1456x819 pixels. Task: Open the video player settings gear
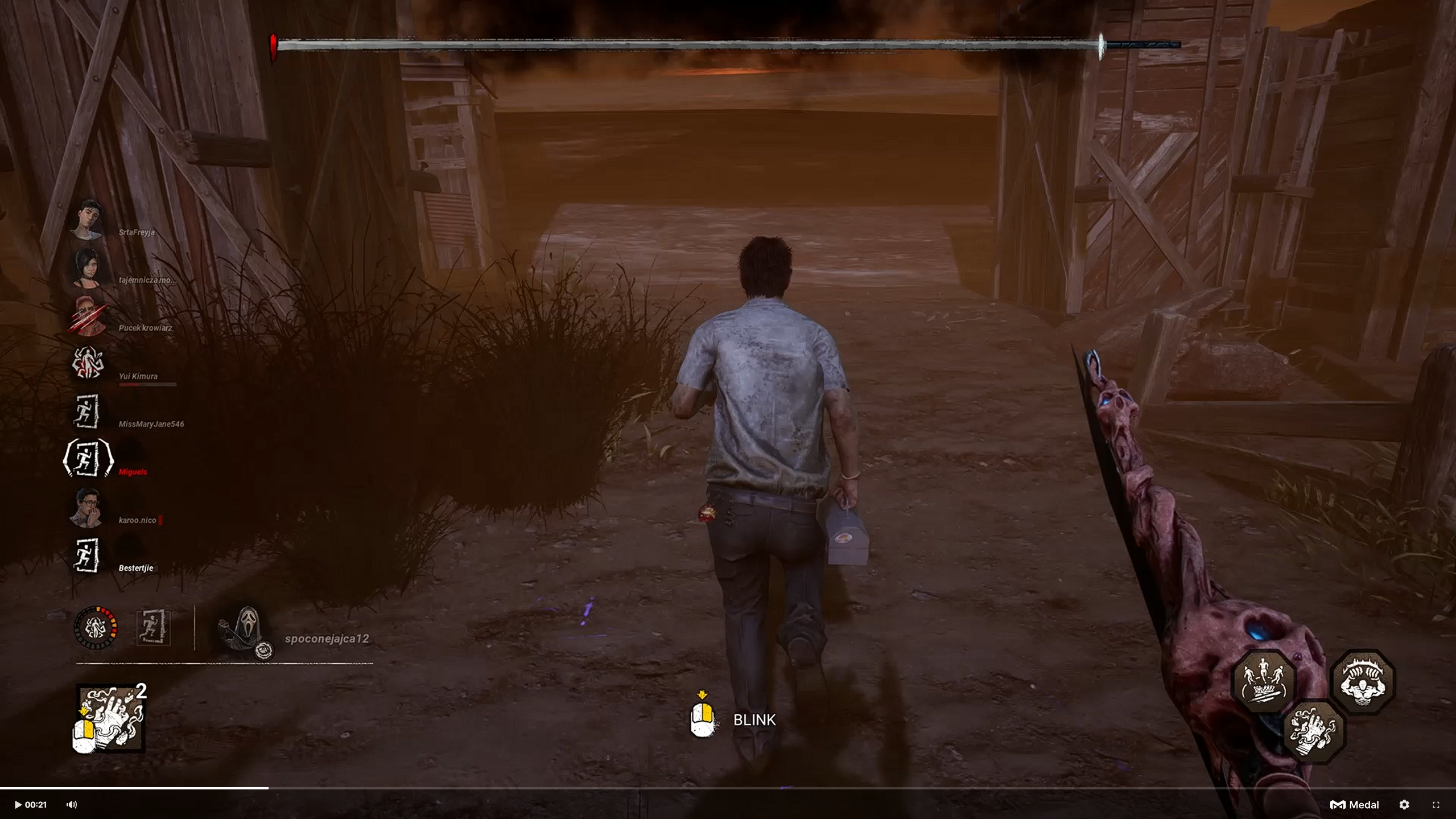coord(1404,805)
